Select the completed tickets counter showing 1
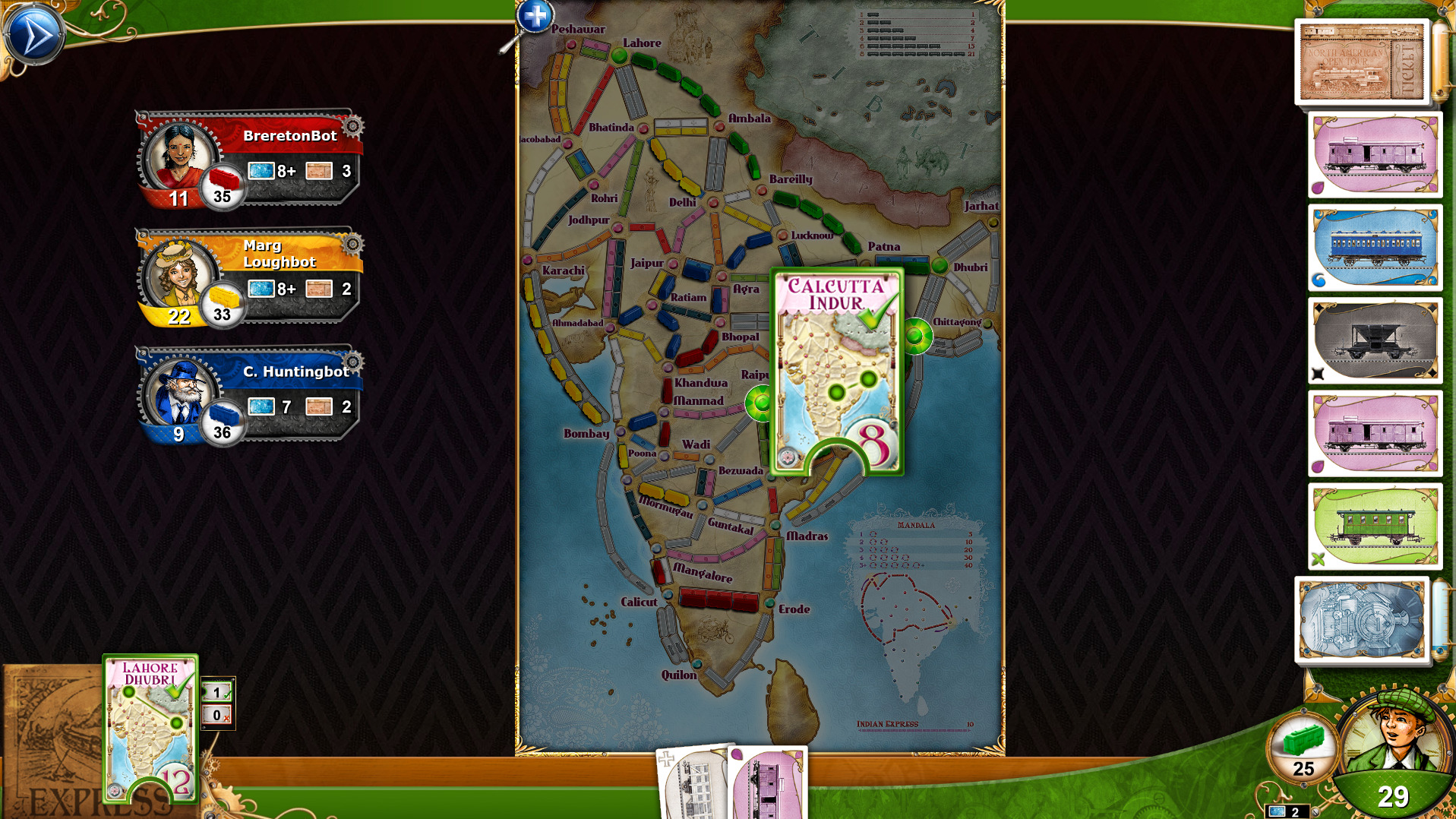The height and width of the screenshot is (819, 1456). [218, 691]
